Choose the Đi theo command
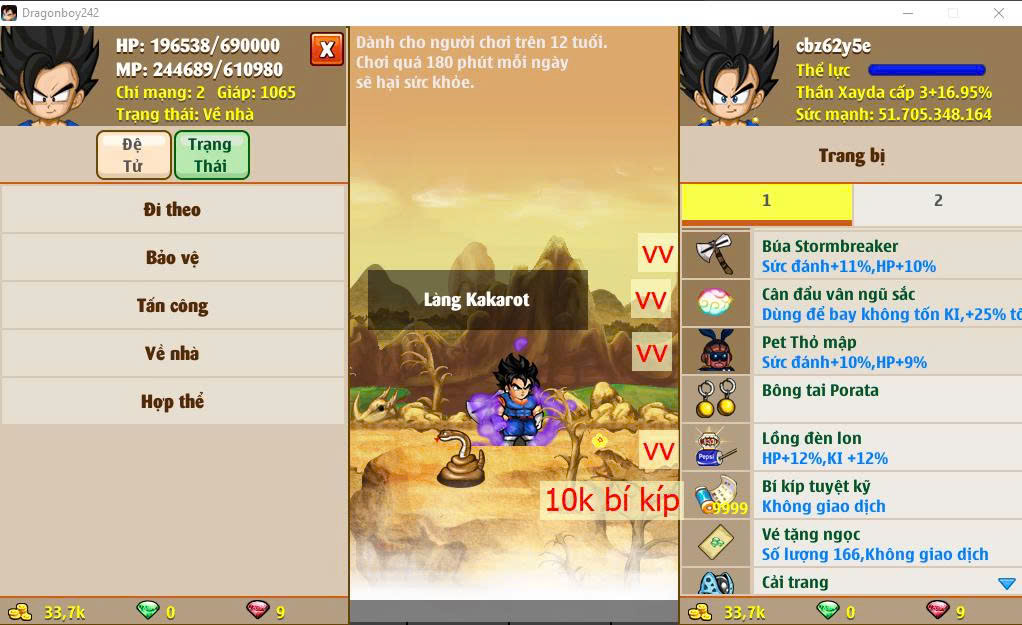Image resolution: width=1022 pixels, height=625 pixels. pos(172,210)
